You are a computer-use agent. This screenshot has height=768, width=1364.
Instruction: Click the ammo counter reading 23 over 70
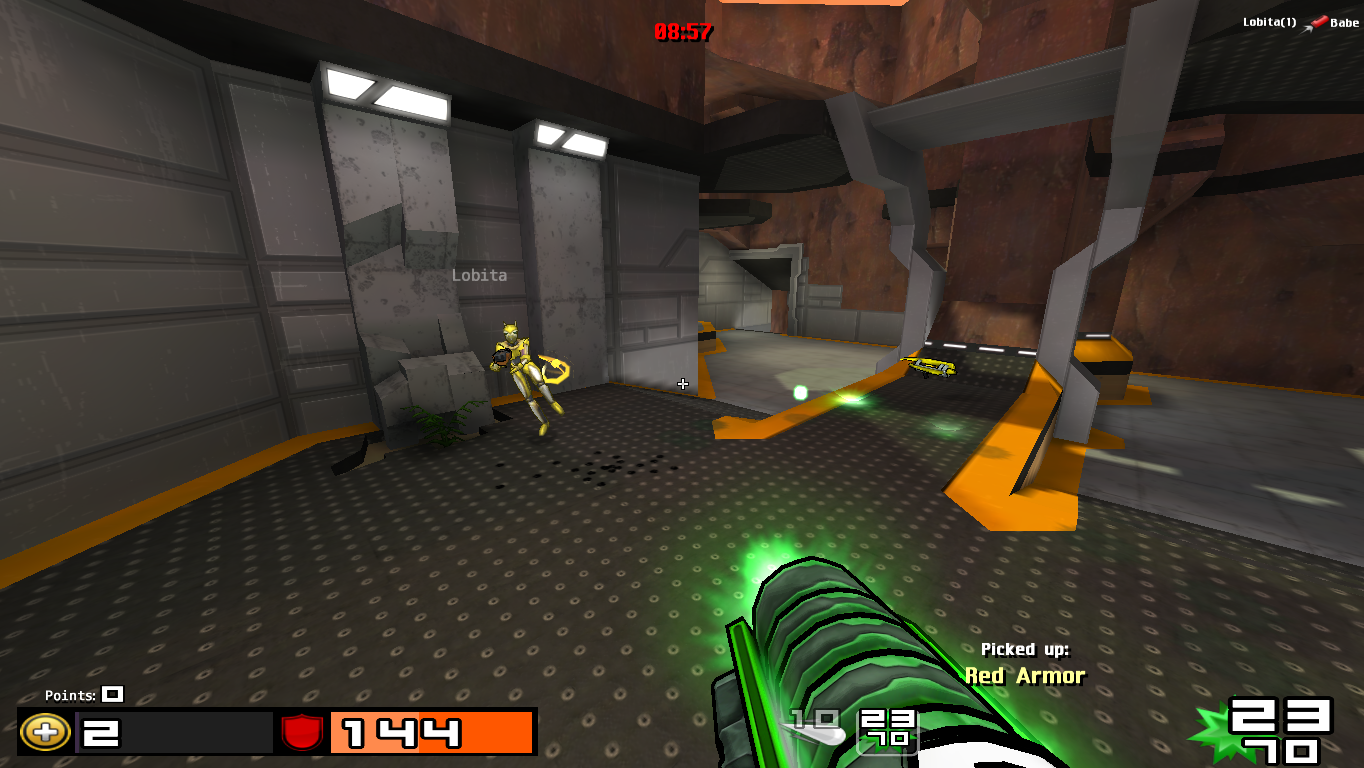(x=1280, y=734)
